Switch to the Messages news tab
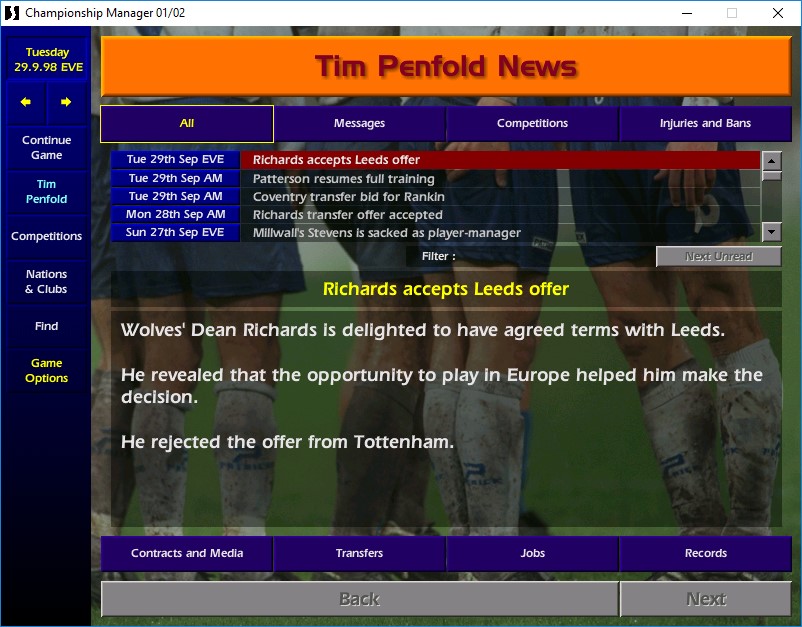 click(359, 124)
